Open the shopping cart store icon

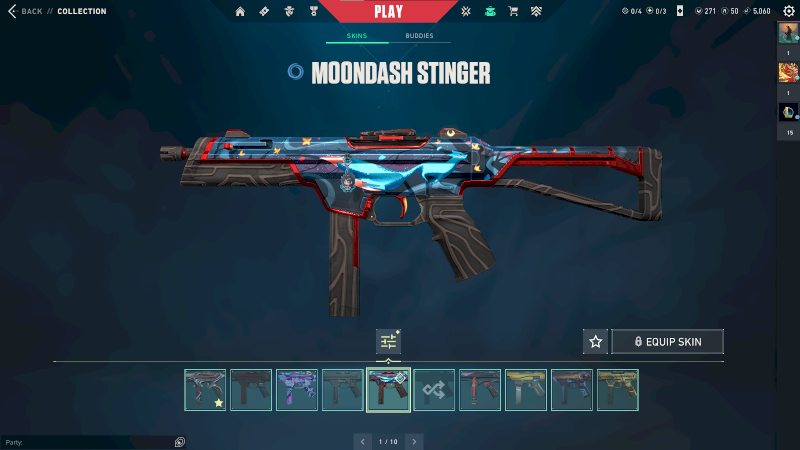[x=513, y=12]
